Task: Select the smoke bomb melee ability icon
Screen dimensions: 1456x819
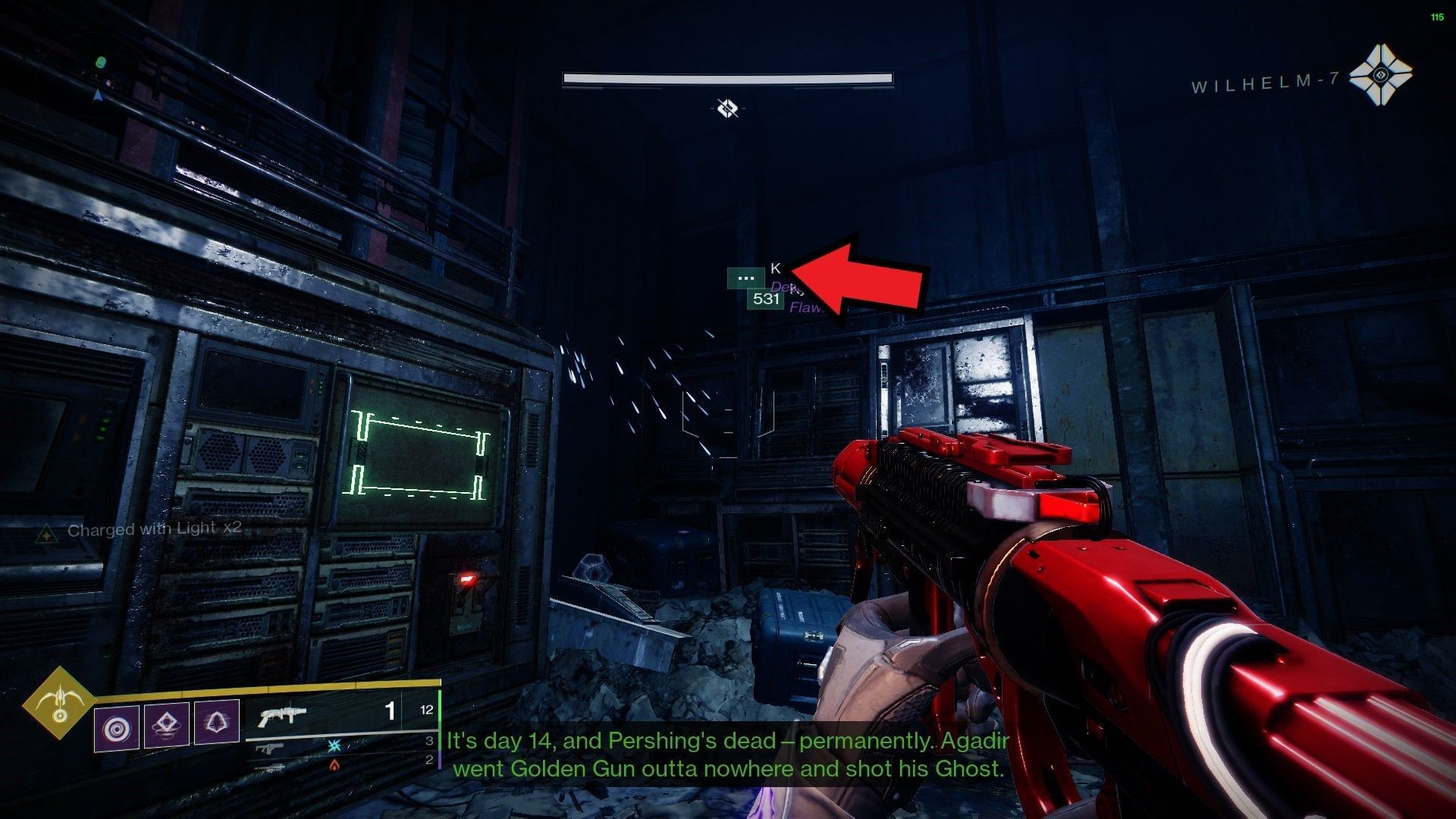Action: pyautogui.click(x=167, y=726)
